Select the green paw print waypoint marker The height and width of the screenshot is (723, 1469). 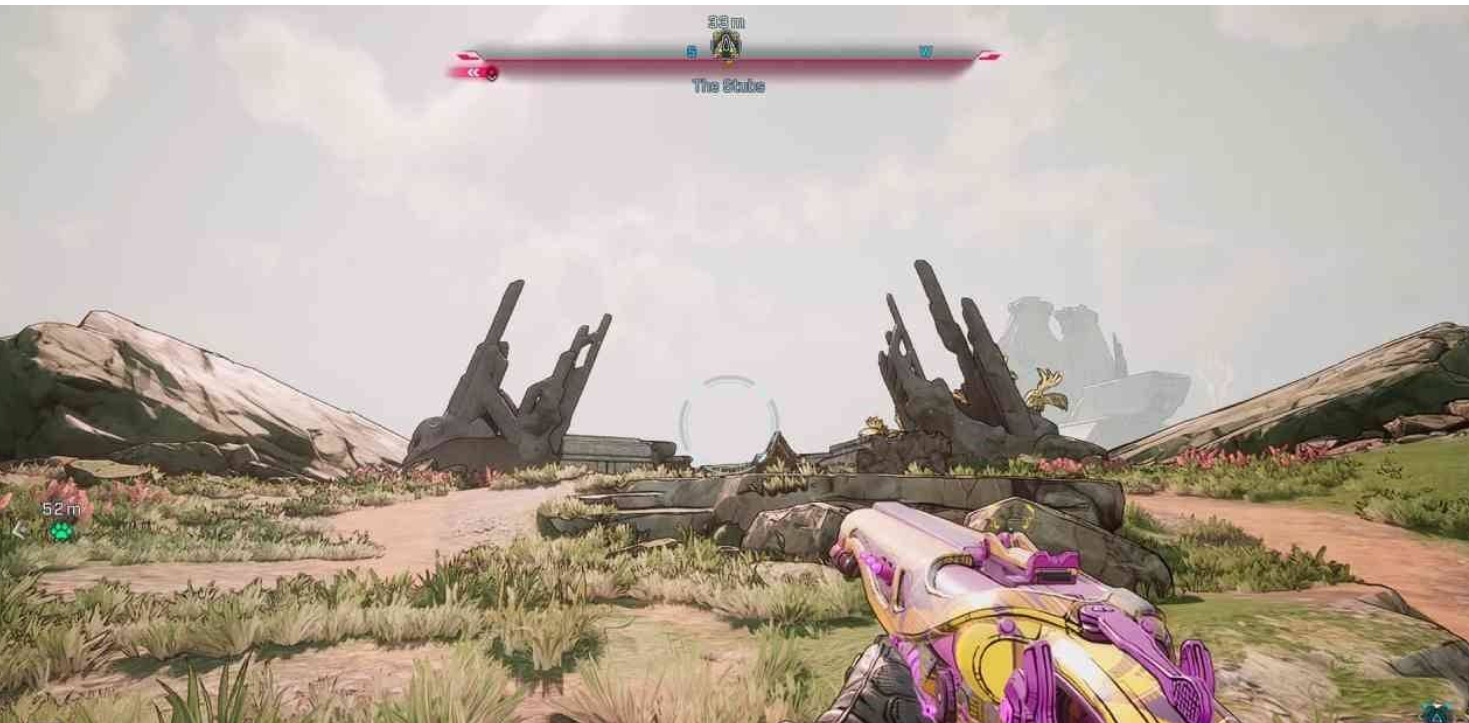62,531
